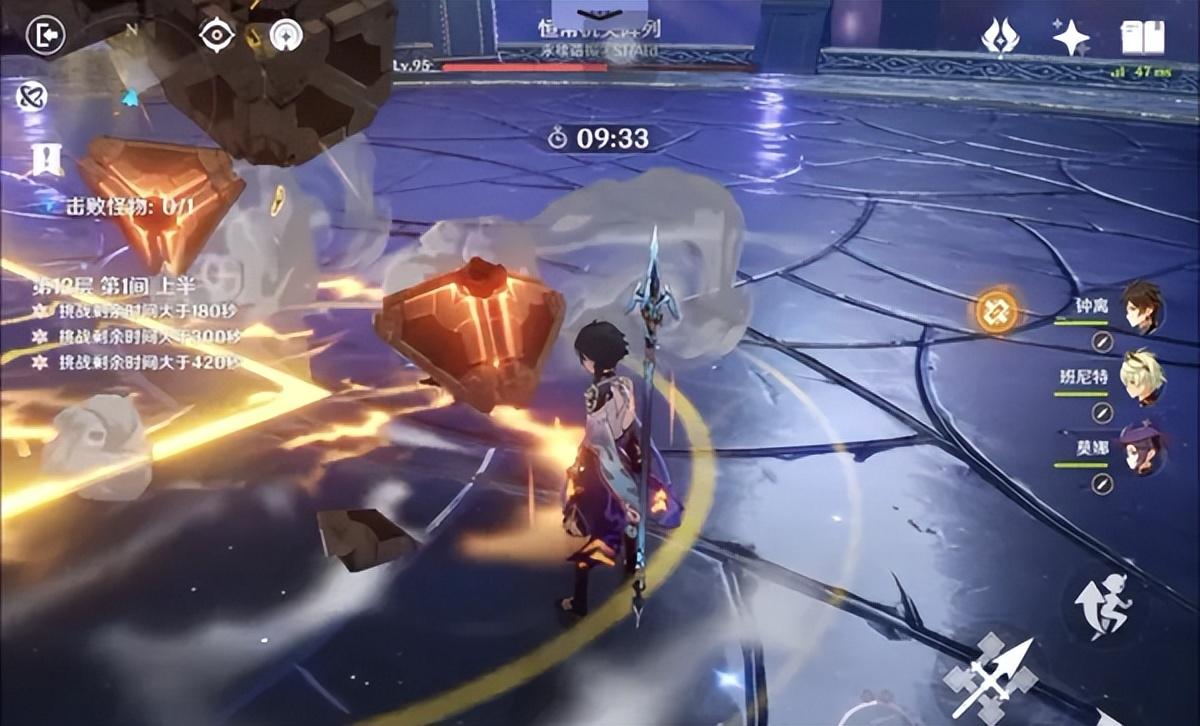The image size is (1200, 726).
Task: Open the four-pointed star wish icon
Action: point(1071,38)
